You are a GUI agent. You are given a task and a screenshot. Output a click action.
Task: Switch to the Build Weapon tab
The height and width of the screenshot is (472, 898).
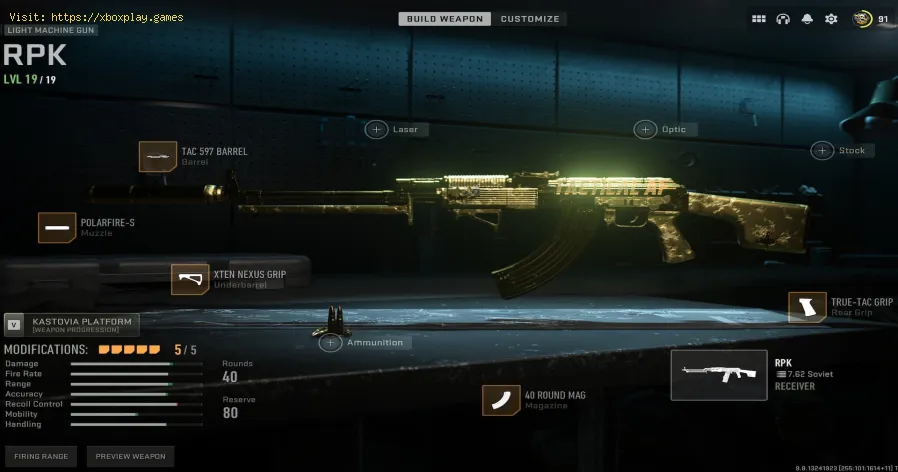pos(443,19)
